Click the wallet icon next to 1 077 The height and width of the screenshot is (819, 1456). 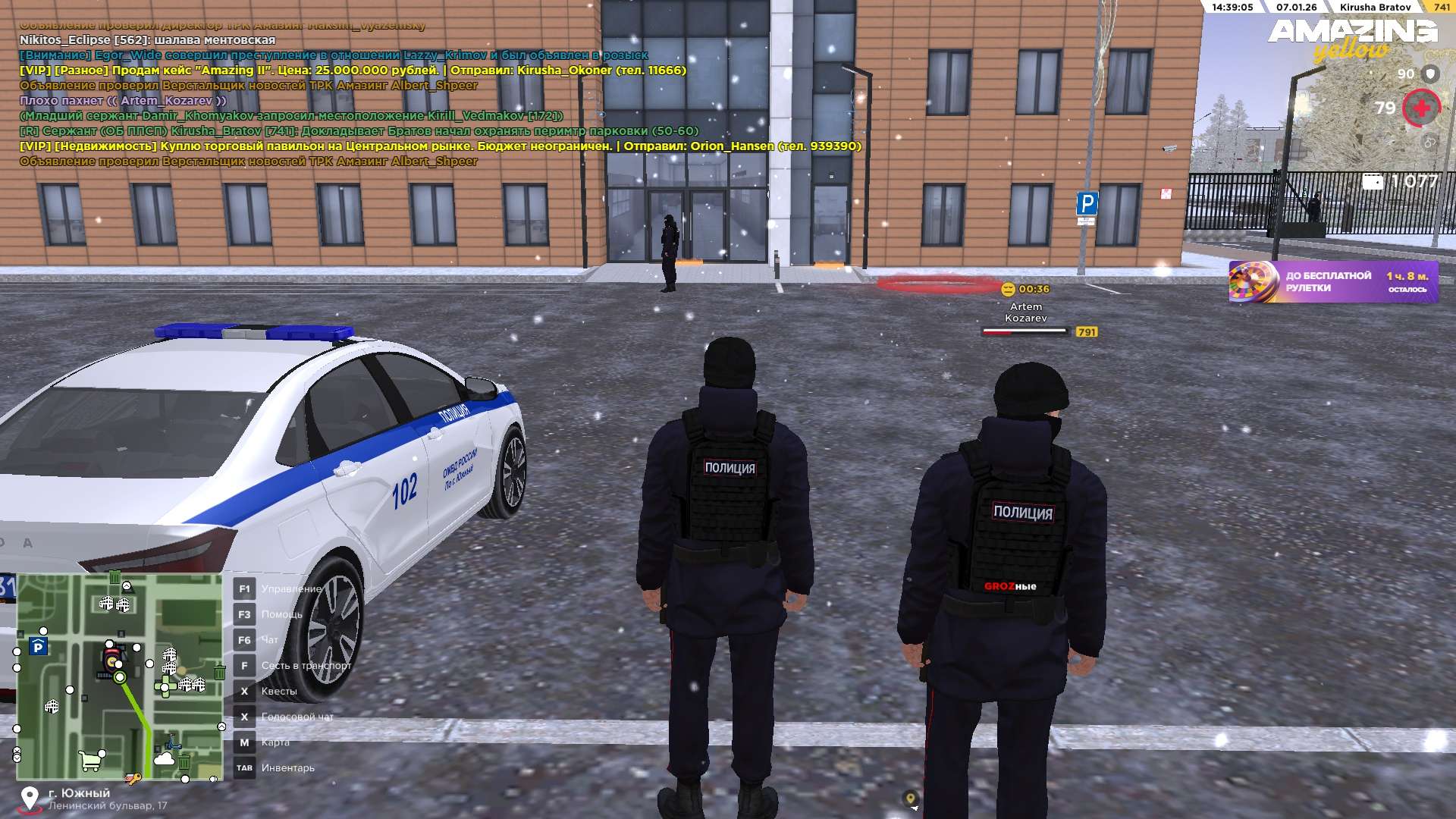[x=1373, y=182]
